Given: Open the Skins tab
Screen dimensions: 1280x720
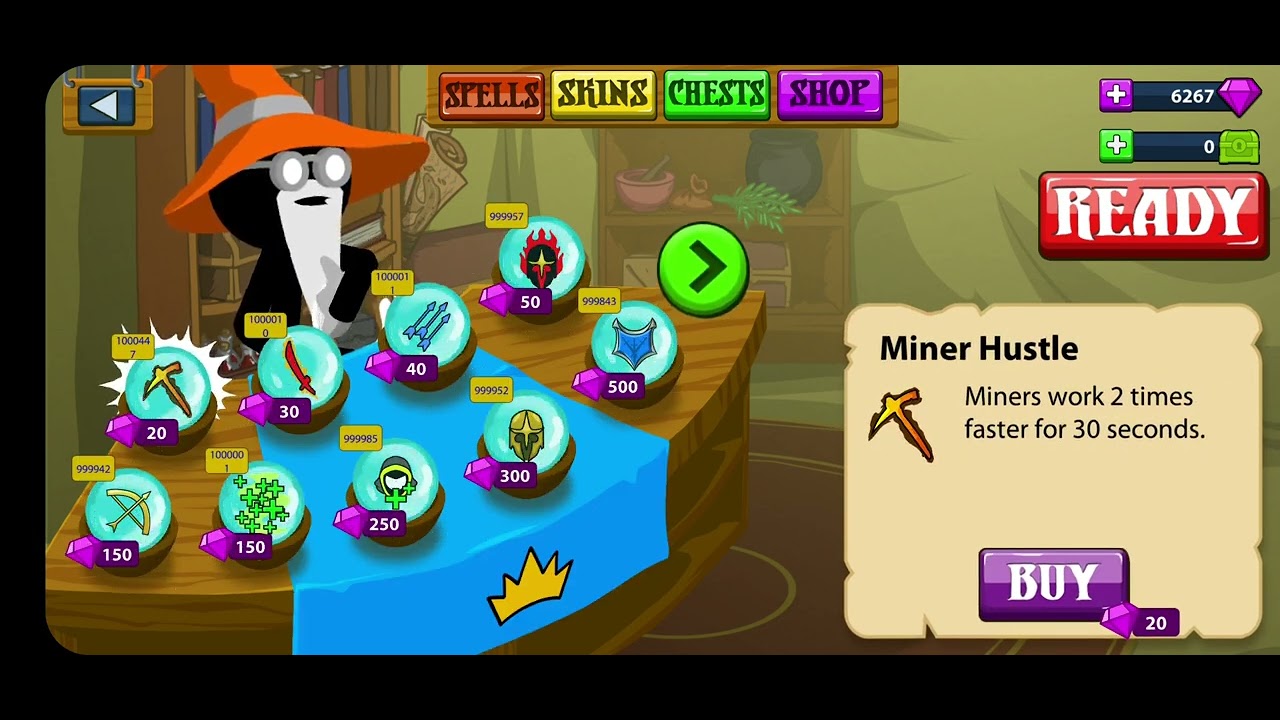Looking at the screenshot, I should pyautogui.click(x=603, y=96).
